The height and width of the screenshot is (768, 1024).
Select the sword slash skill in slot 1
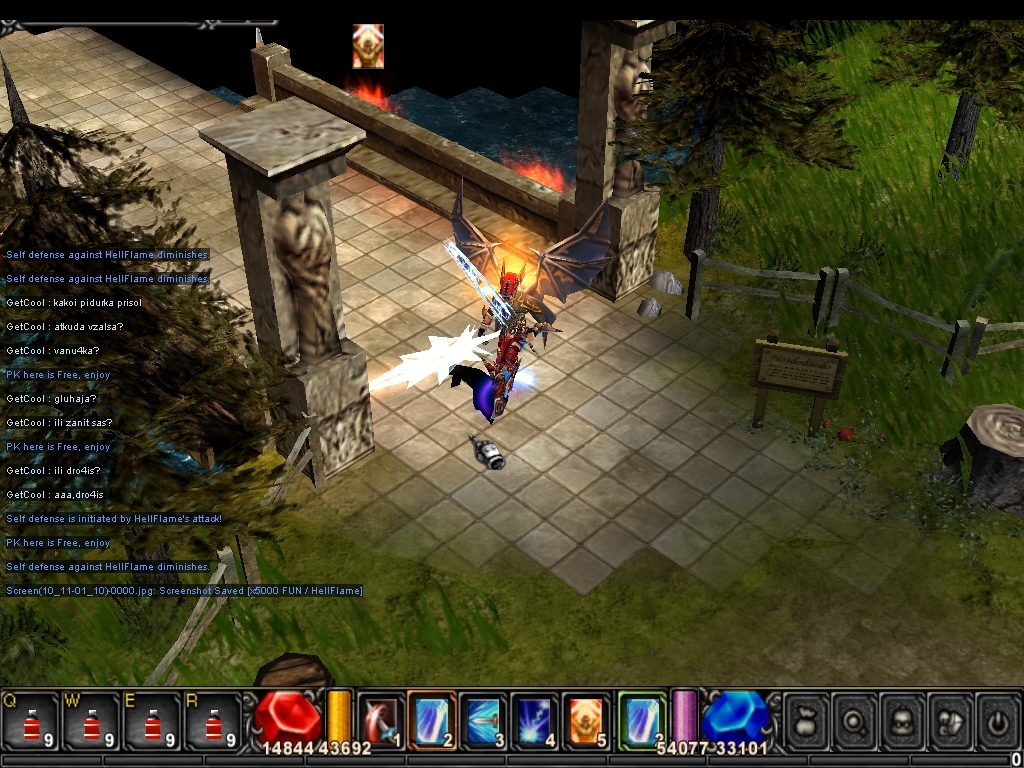(x=381, y=720)
